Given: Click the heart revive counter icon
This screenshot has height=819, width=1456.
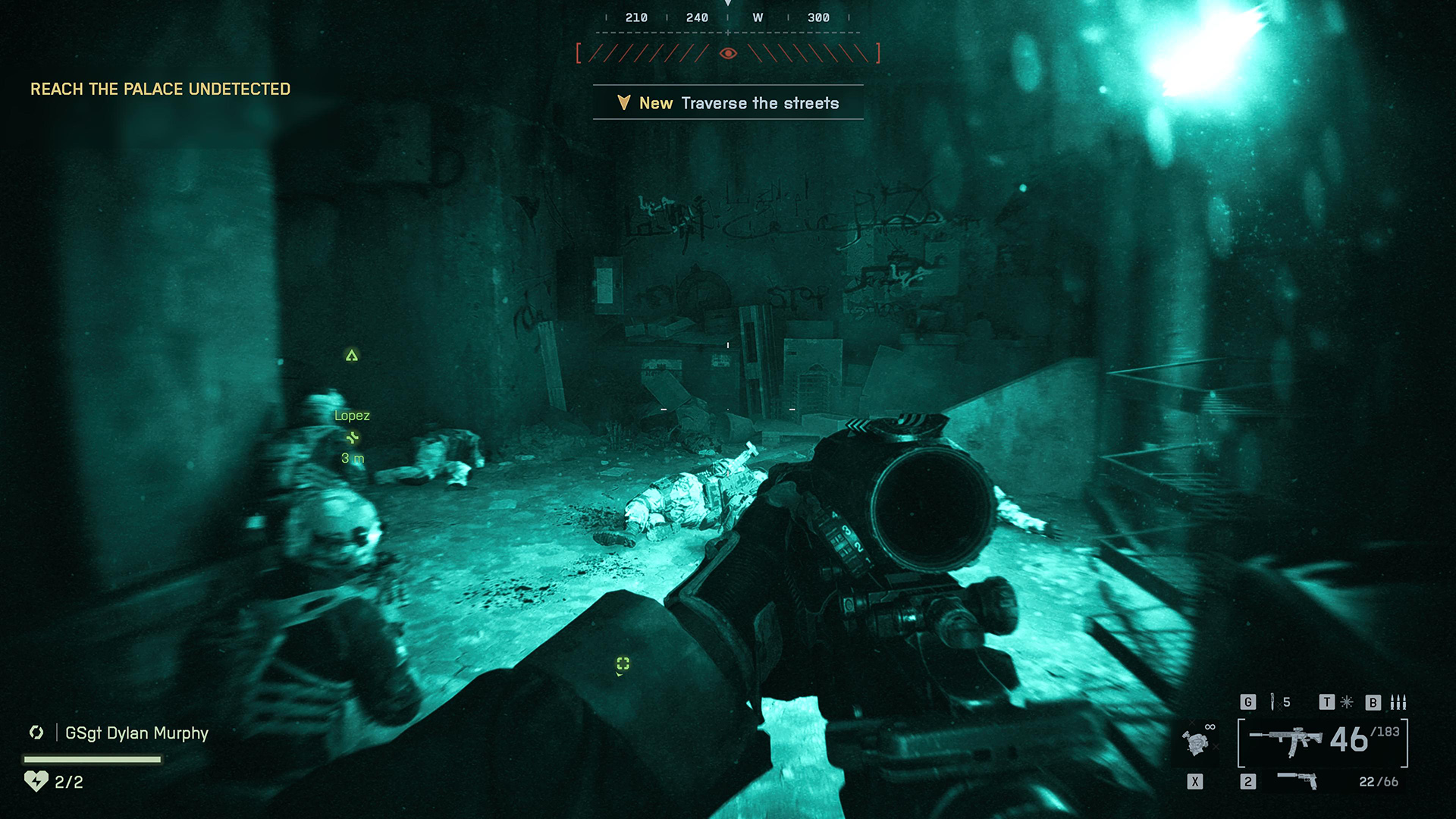Looking at the screenshot, I should (36, 781).
